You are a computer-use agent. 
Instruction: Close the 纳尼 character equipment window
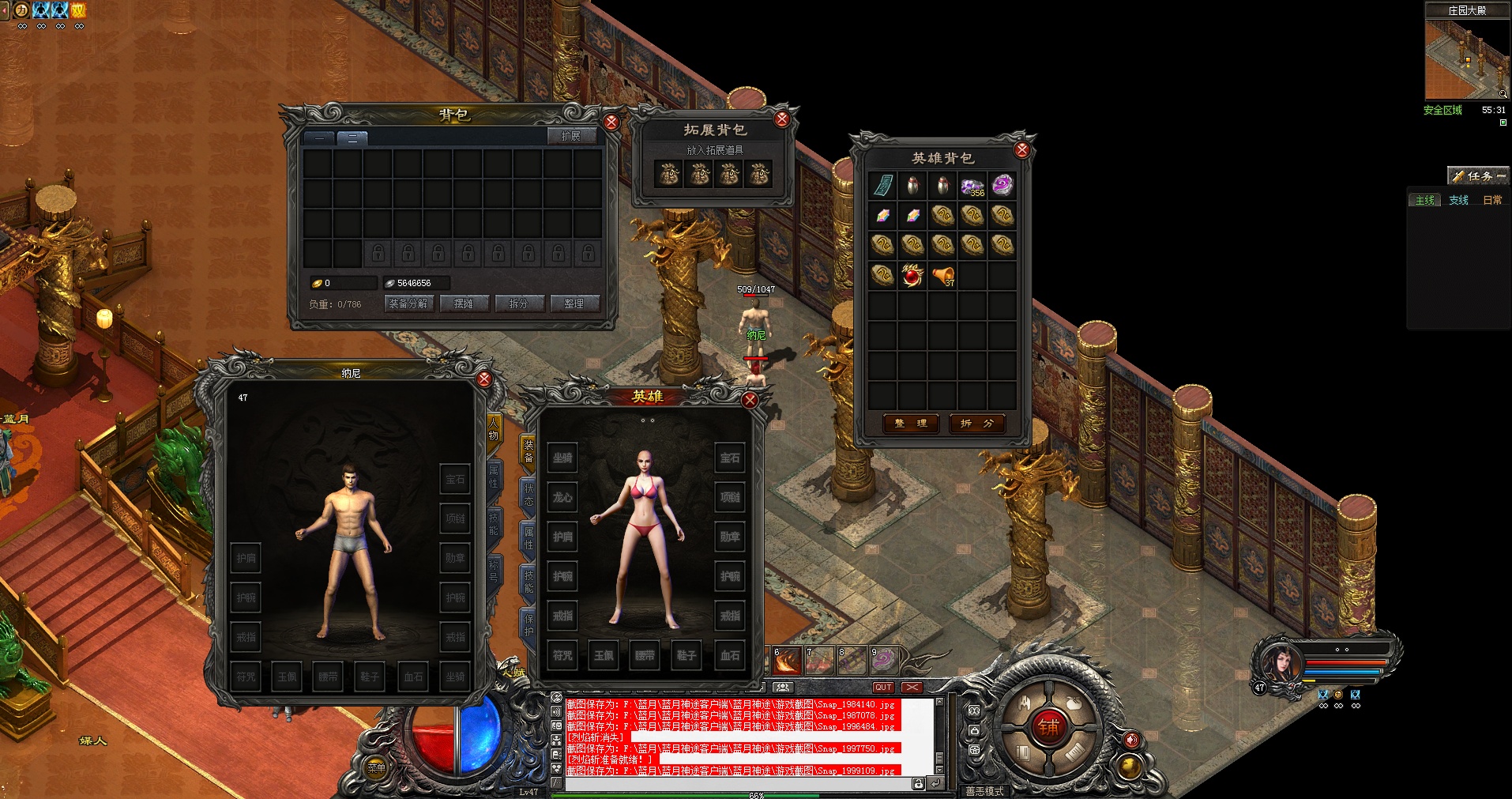coord(484,379)
